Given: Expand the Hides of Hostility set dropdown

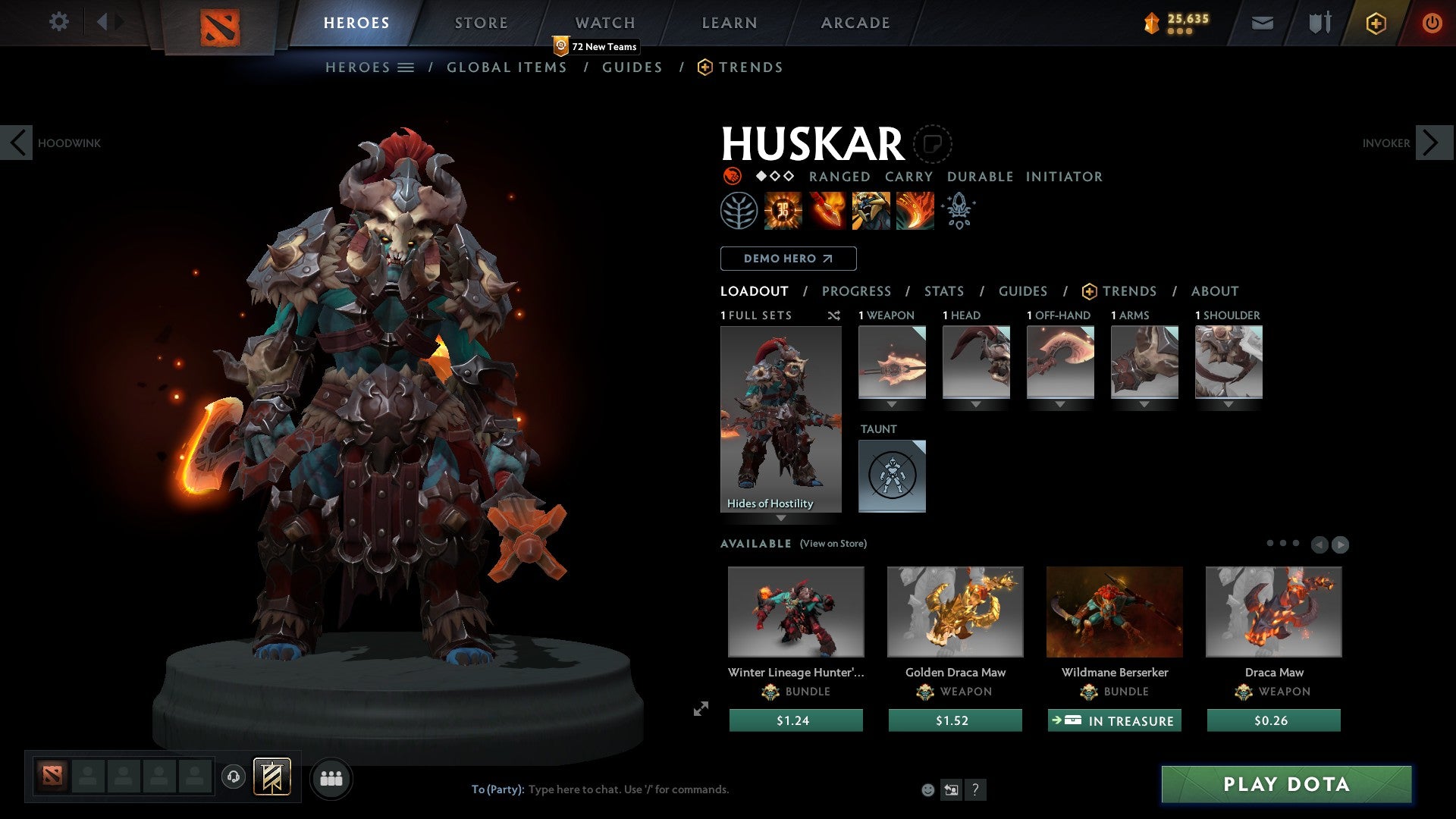Looking at the screenshot, I should [x=780, y=518].
